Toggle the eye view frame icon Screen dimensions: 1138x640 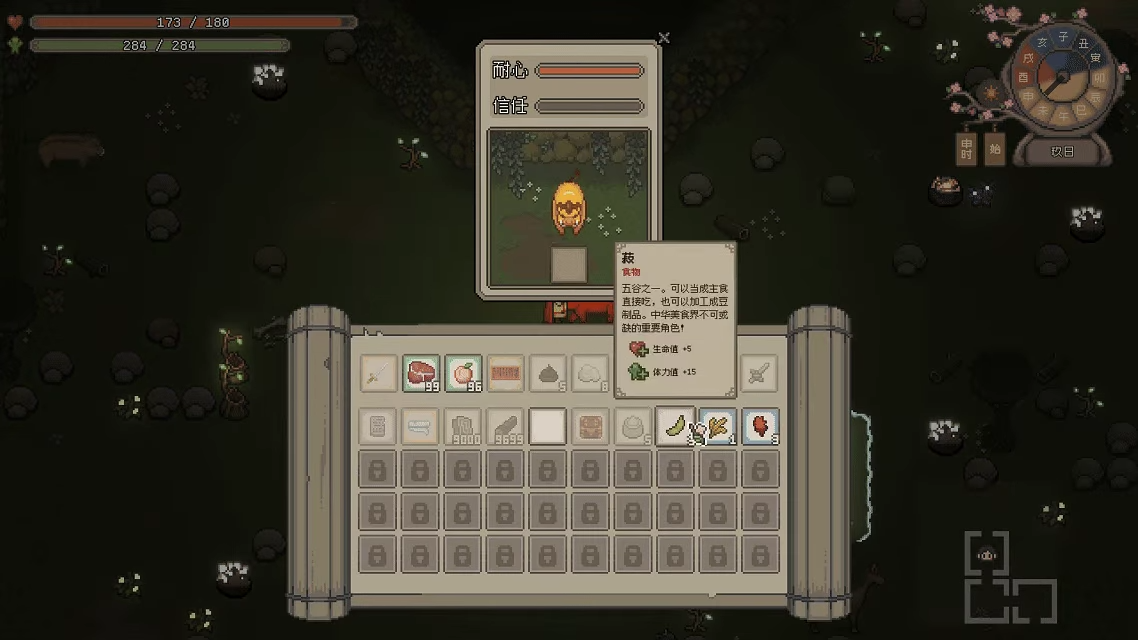[986, 555]
